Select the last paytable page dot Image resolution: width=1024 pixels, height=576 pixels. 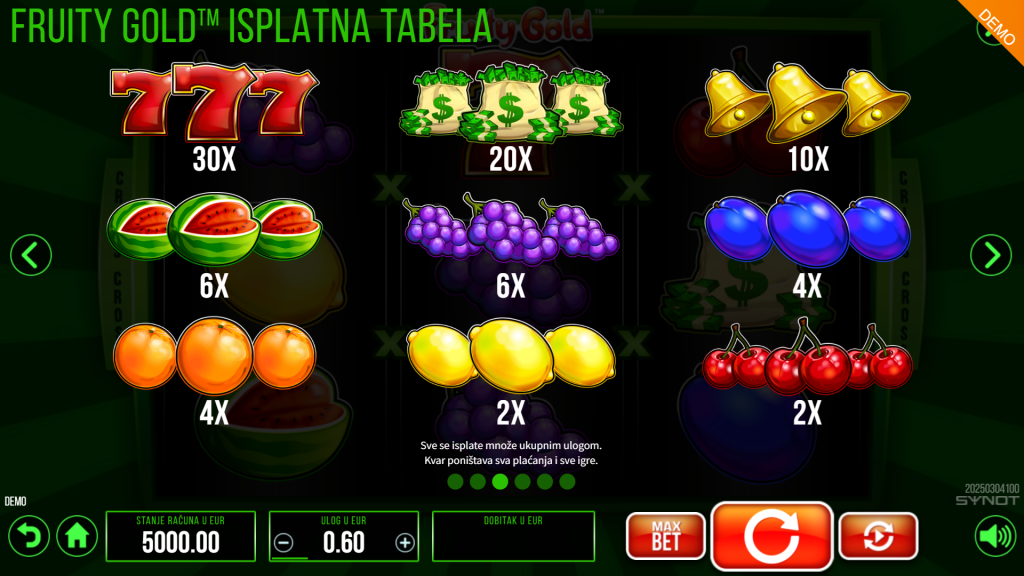567,482
